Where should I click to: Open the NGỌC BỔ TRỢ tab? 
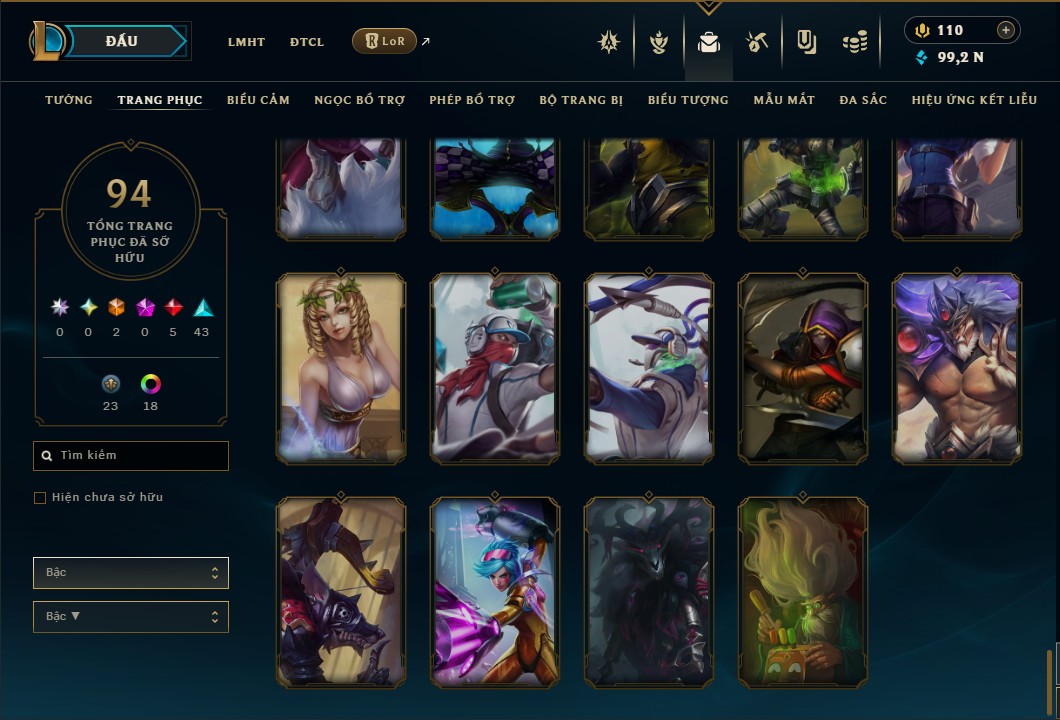[359, 100]
